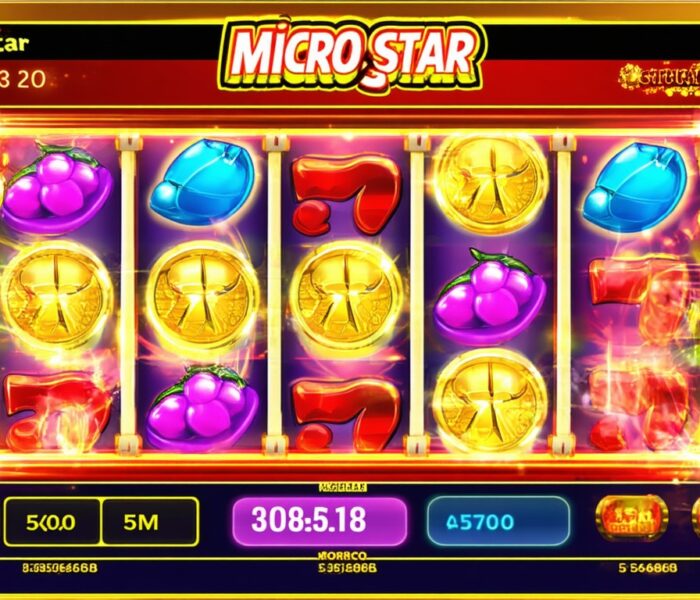
Task: Click the yellow 5K0.0 bet button
Action: pyautogui.click(x=52, y=521)
